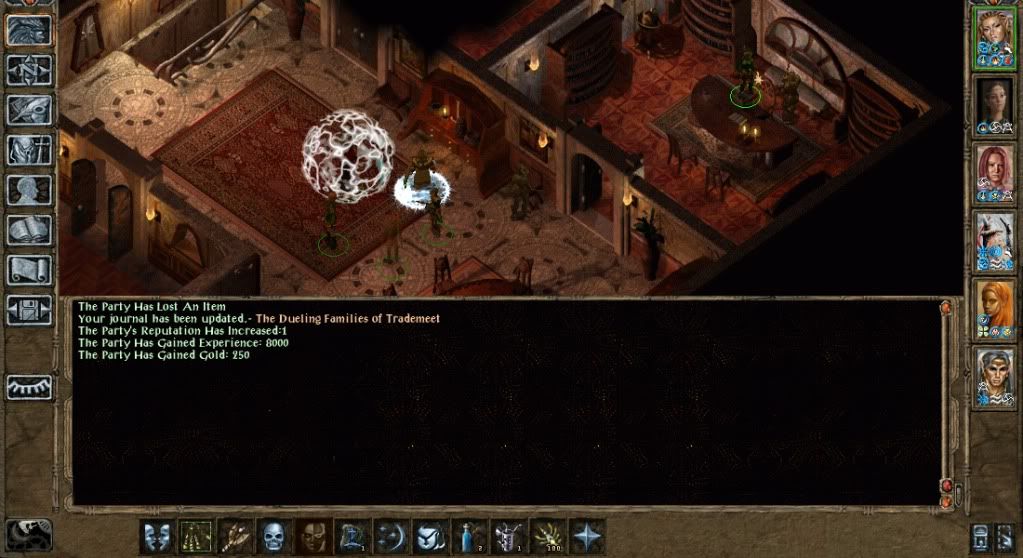Image resolution: width=1023 pixels, height=558 pixels.
Task: Open the floppy disk options menu
Action: pyautogui.click(x=29, y=309)
